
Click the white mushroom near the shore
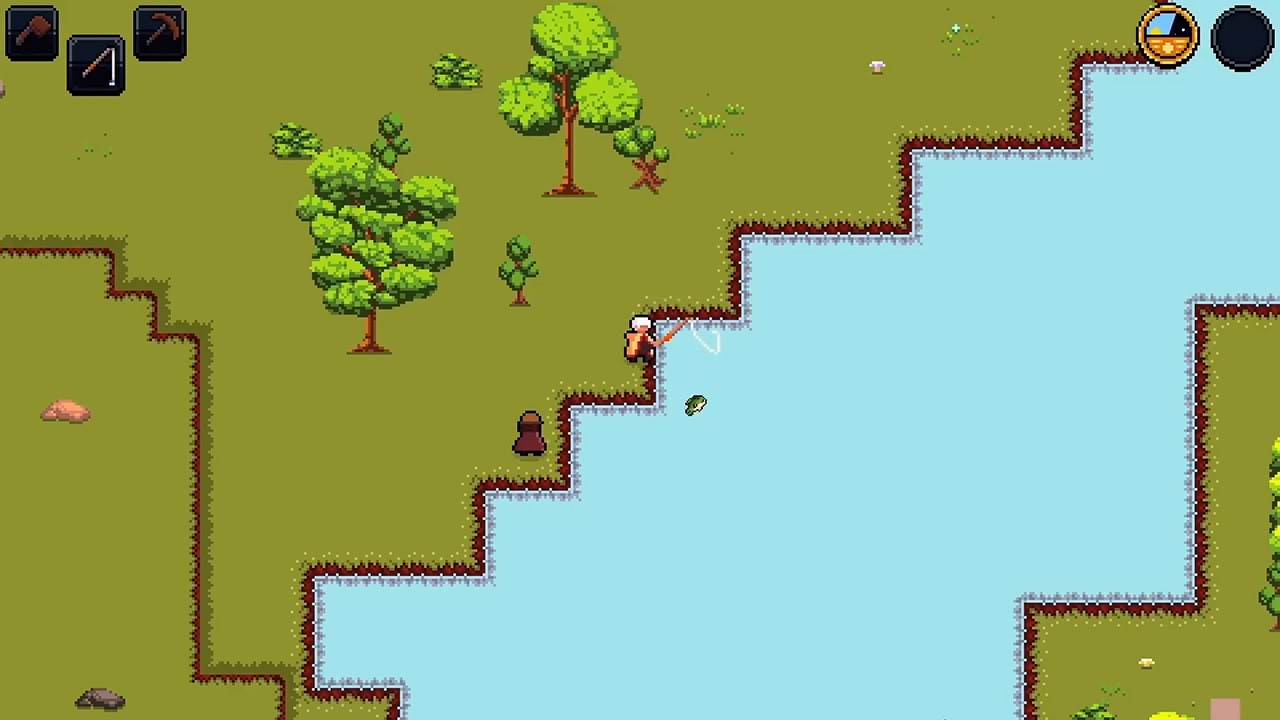875,67
